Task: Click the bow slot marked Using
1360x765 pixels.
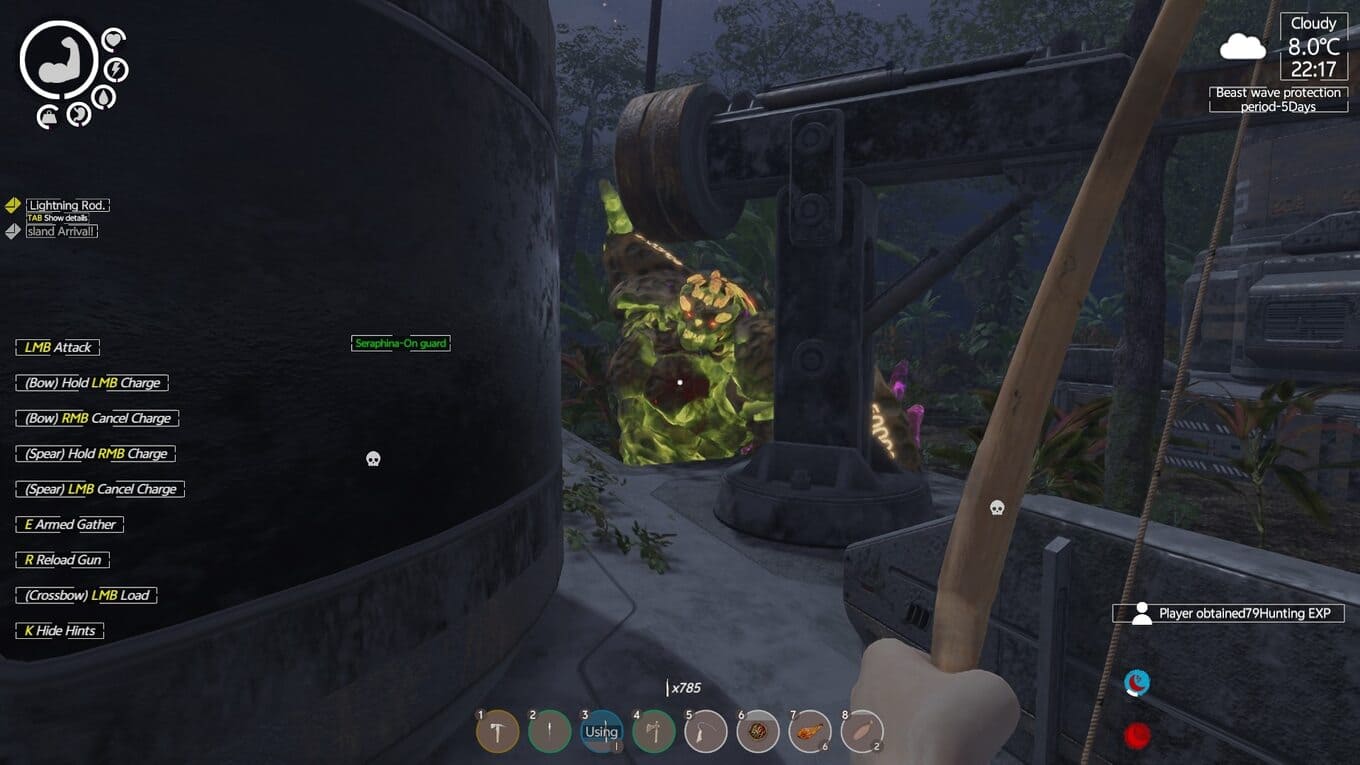Action: click(601, 732)
